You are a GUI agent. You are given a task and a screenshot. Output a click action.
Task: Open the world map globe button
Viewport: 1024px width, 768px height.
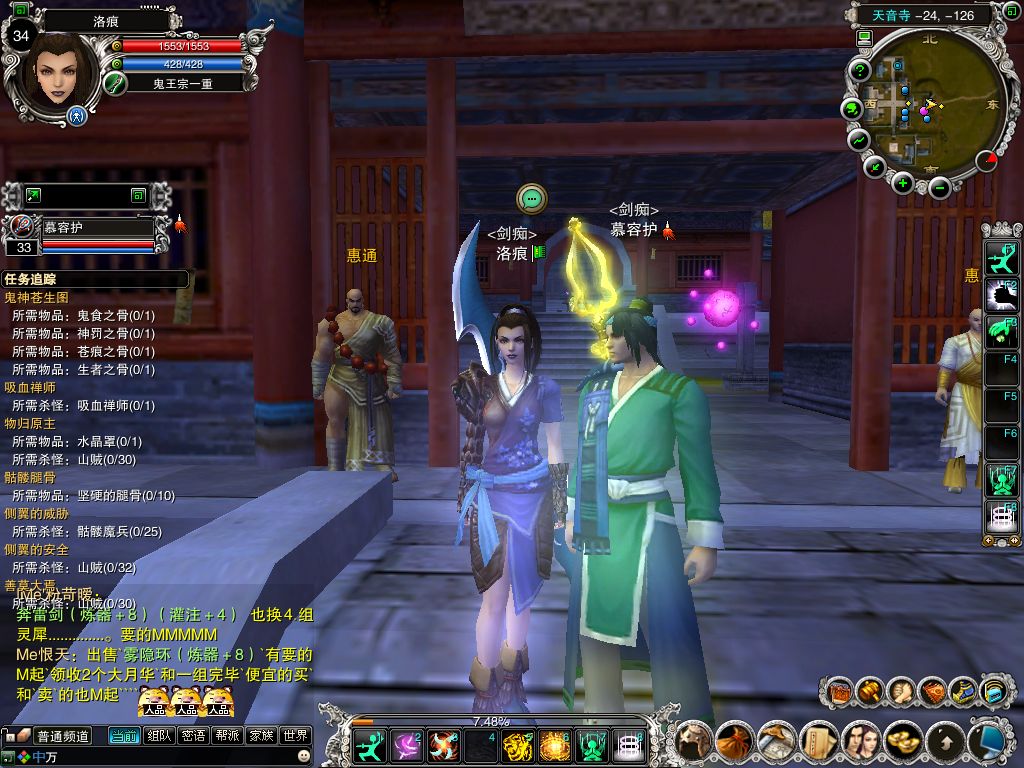(x=852, y=108)
